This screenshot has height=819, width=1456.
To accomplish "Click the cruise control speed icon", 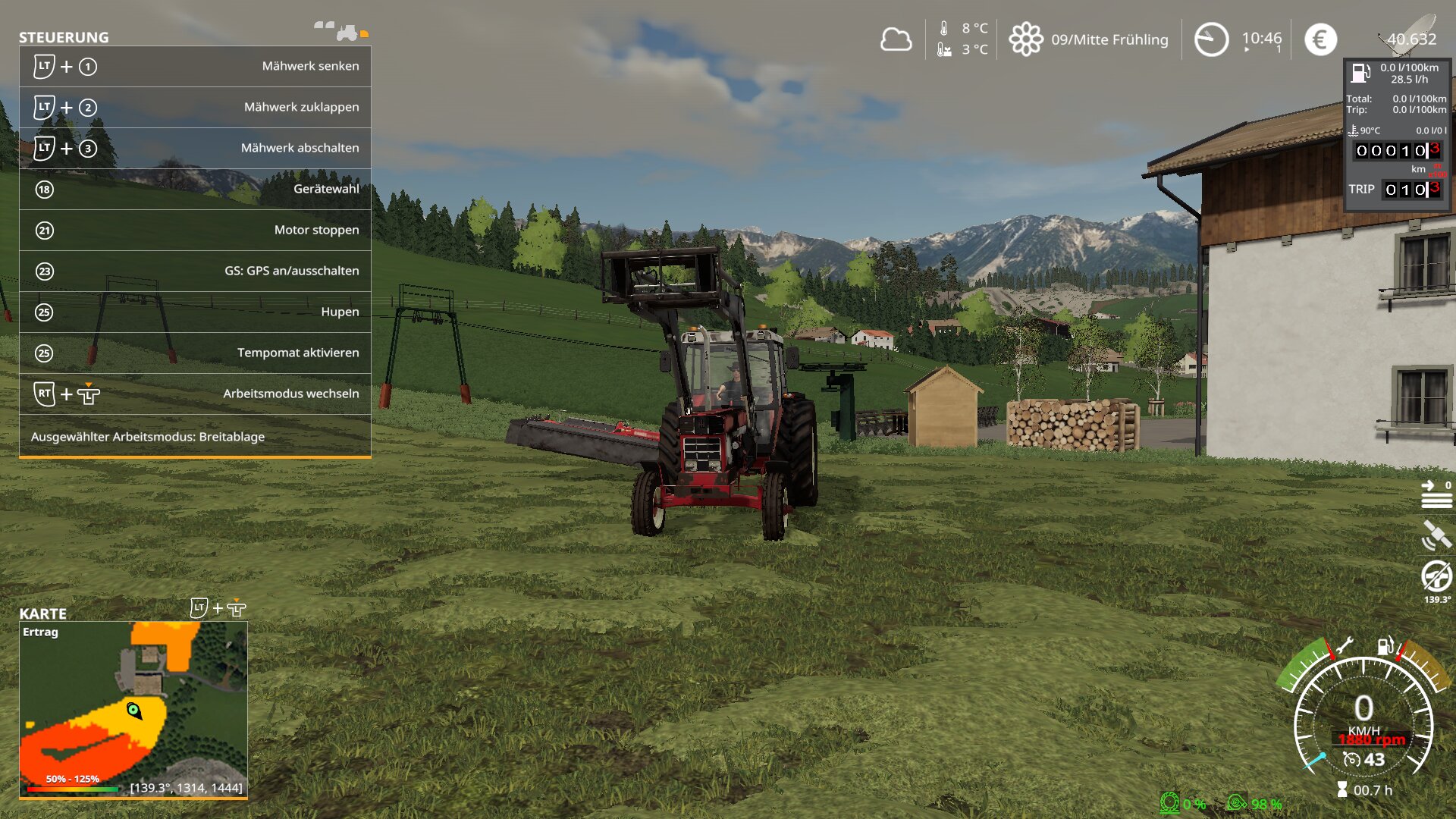I will (x=1351, y=759).
